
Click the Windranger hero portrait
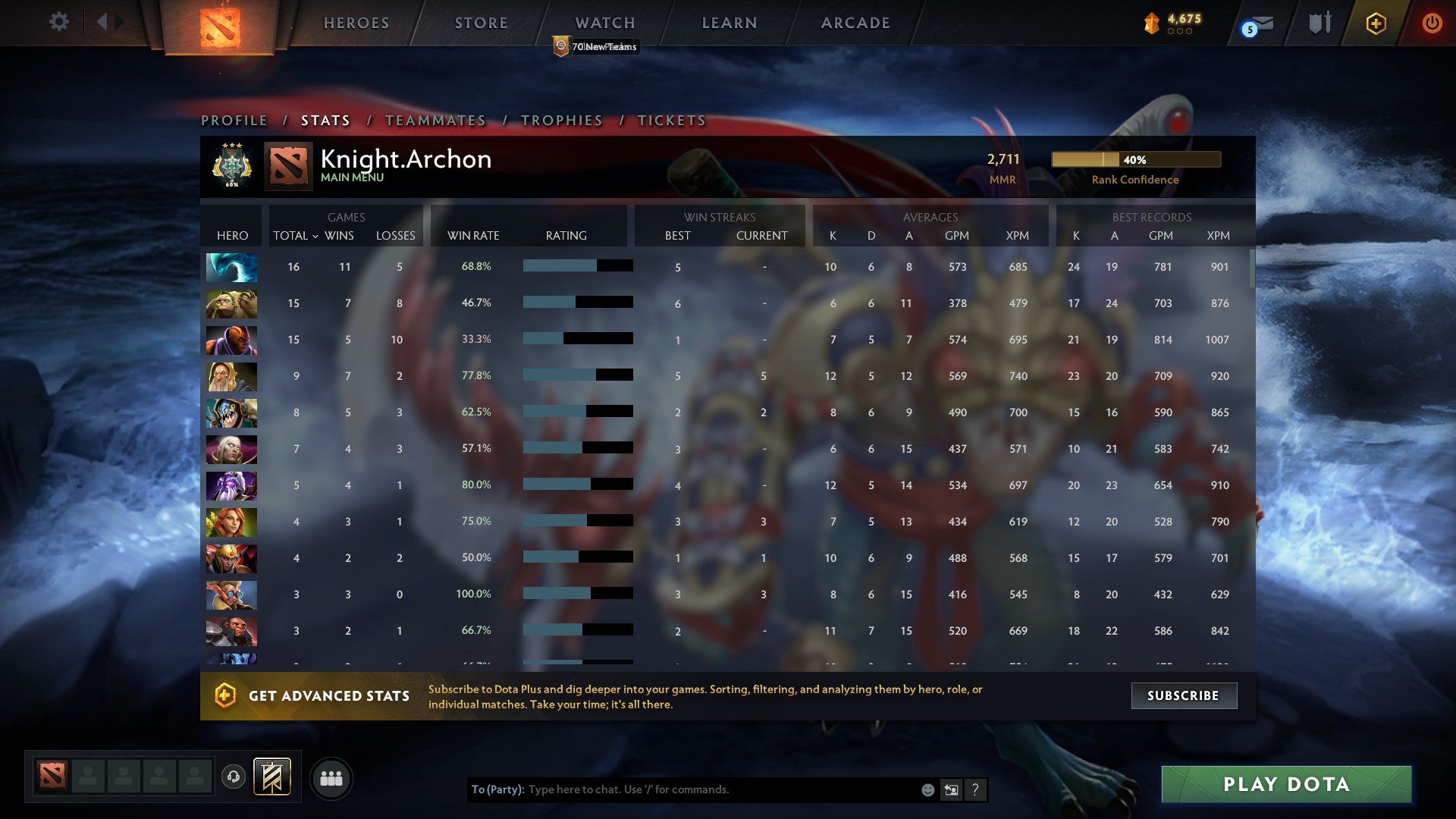coord(231,522)
